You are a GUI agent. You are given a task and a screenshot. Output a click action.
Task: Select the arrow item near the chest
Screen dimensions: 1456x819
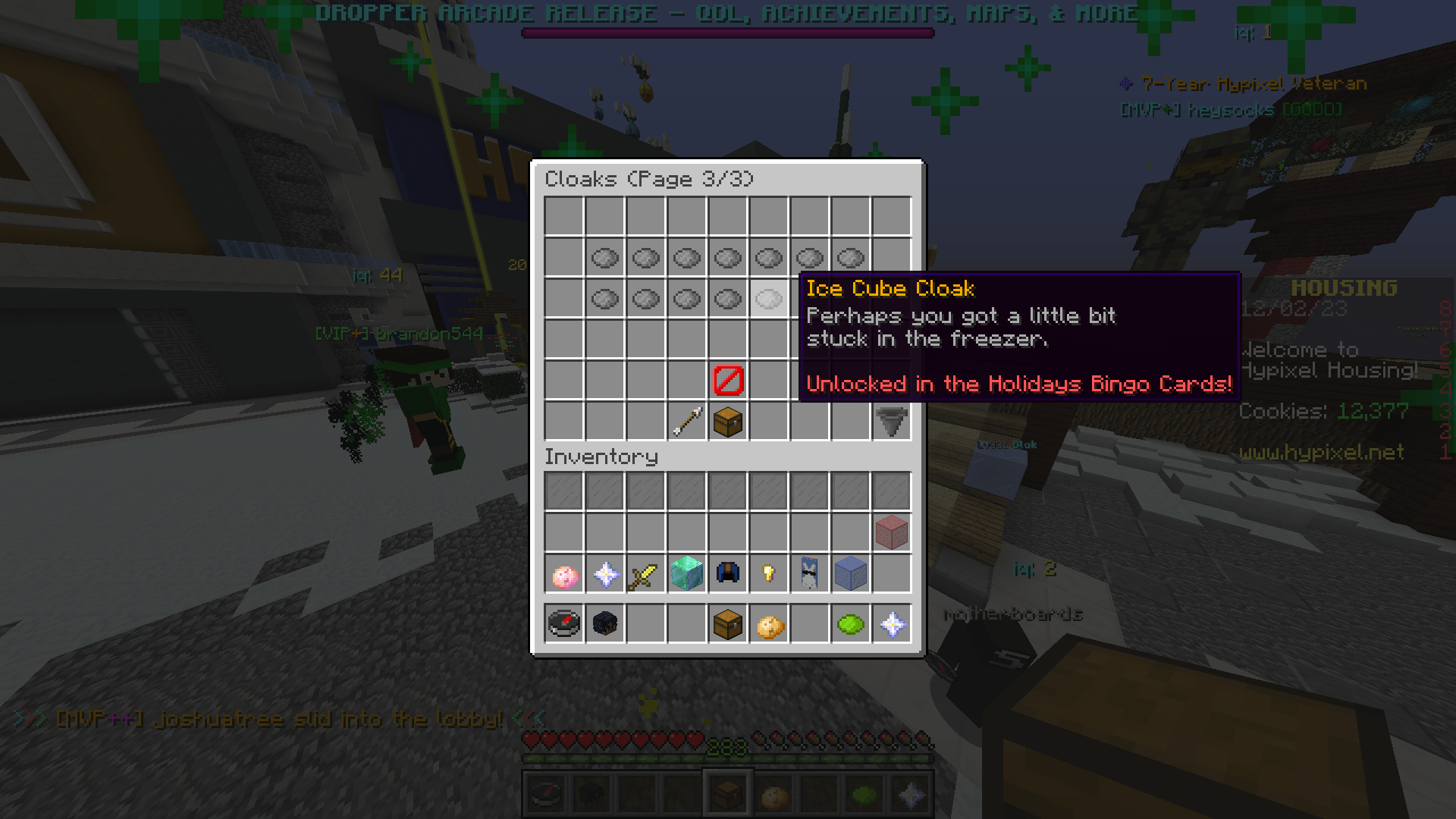coord(686,422)
